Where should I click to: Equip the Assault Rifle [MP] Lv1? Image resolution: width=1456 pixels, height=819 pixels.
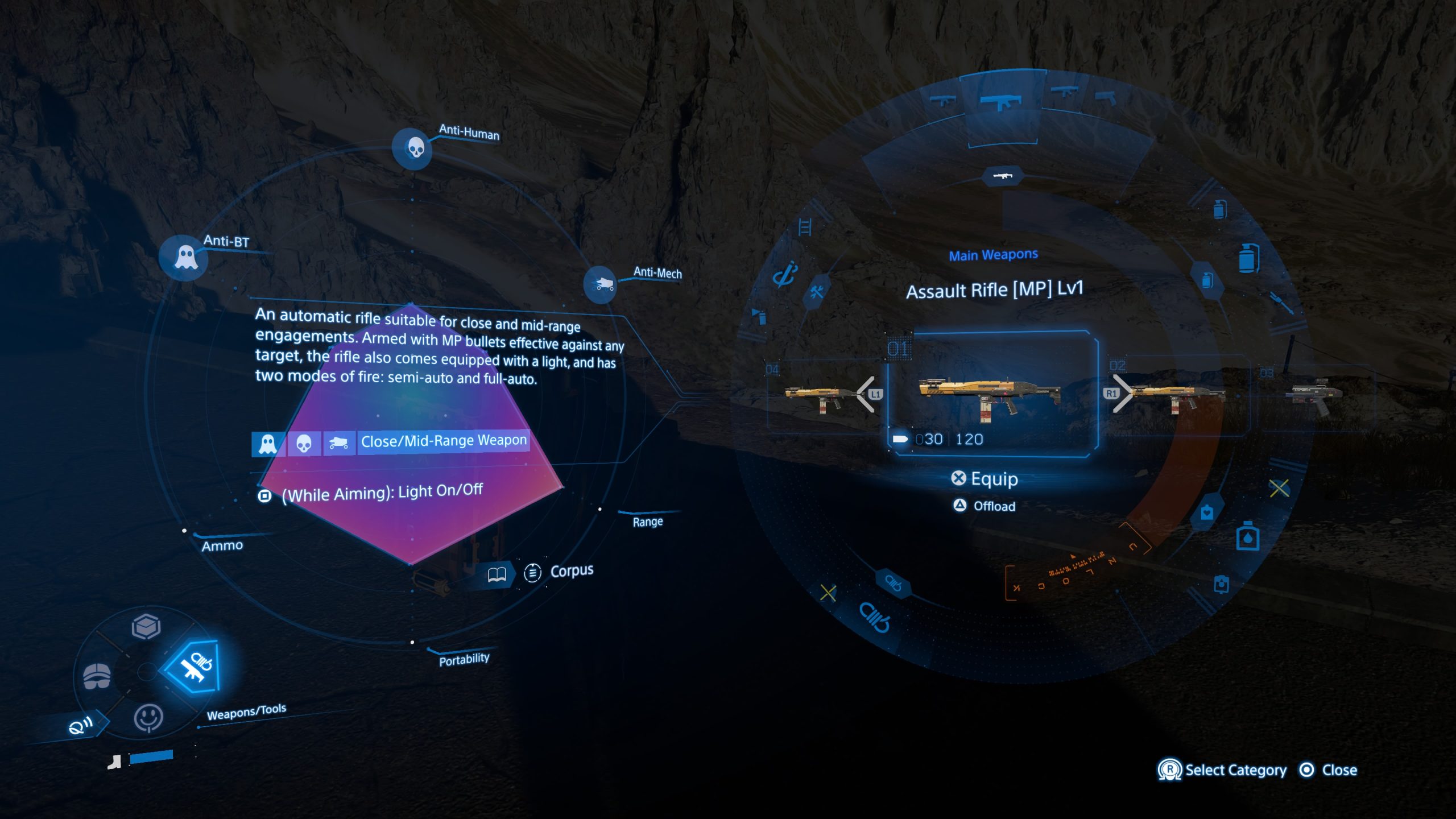985,479
